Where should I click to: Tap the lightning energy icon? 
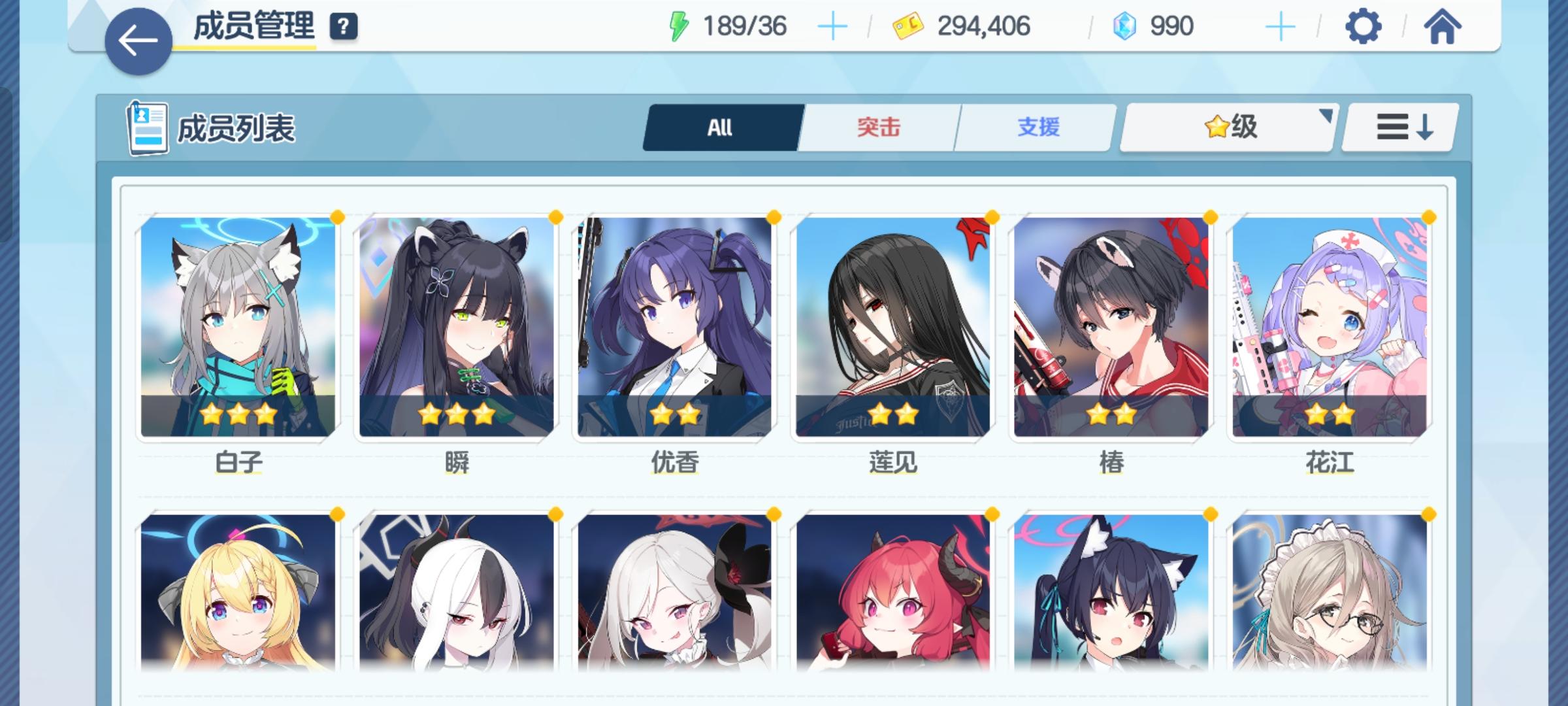click(679, 25)
